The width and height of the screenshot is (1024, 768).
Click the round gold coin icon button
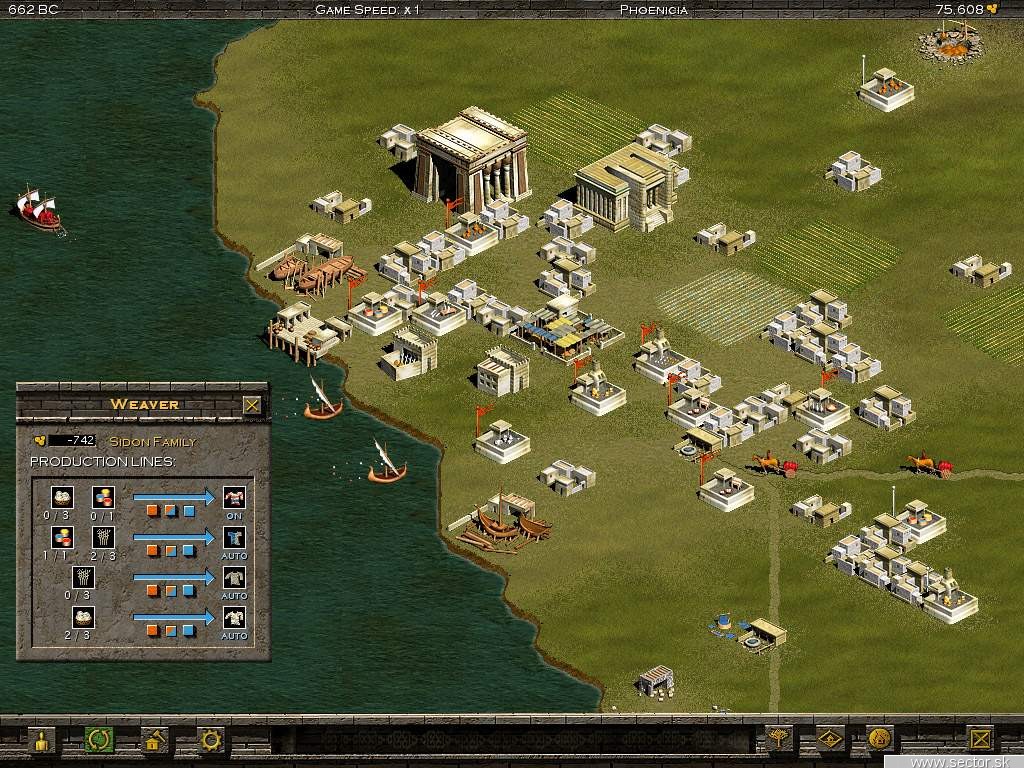pos(879,740)
